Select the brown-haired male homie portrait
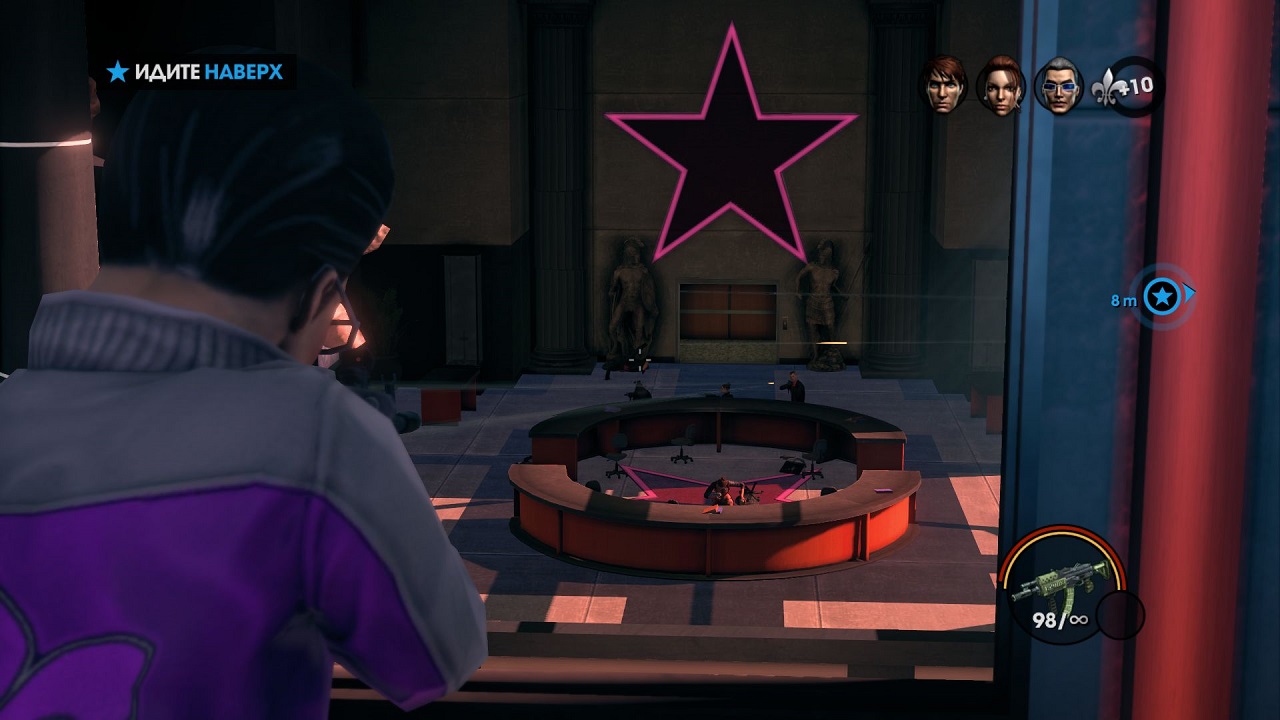 coord(943,84)
